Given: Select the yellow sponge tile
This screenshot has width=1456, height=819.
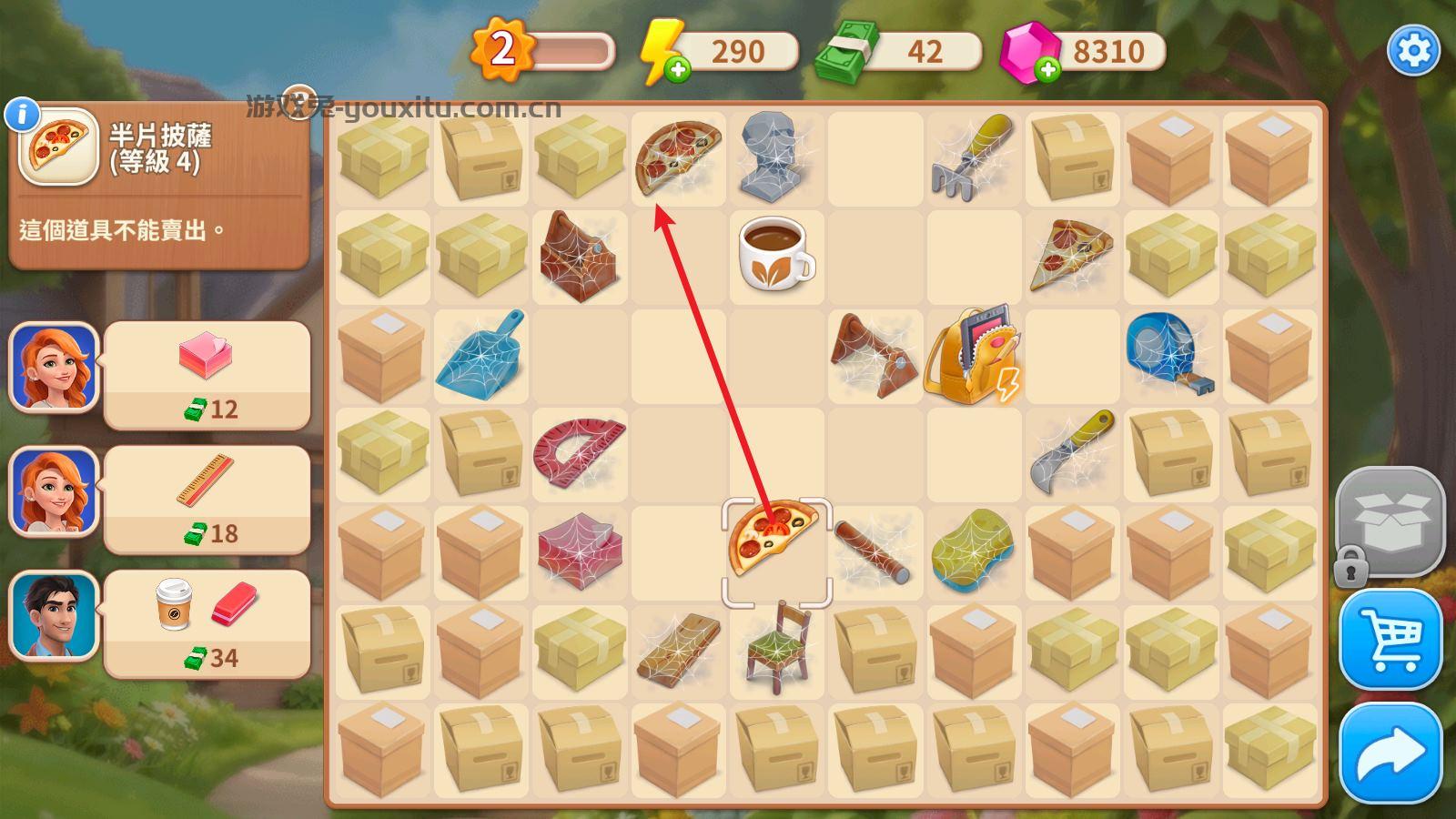Looking at the screenshot, I should click(x=972, y=551).
